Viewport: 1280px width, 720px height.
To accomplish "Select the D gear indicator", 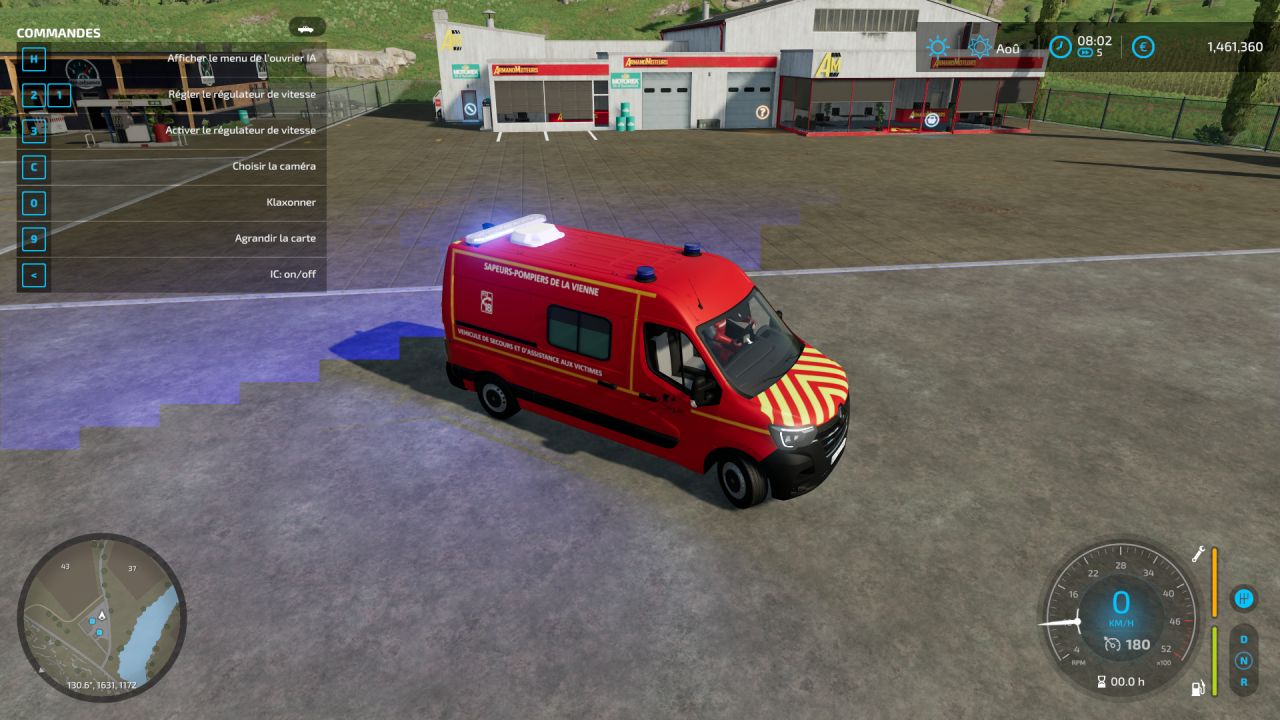I will point(1243,638).
